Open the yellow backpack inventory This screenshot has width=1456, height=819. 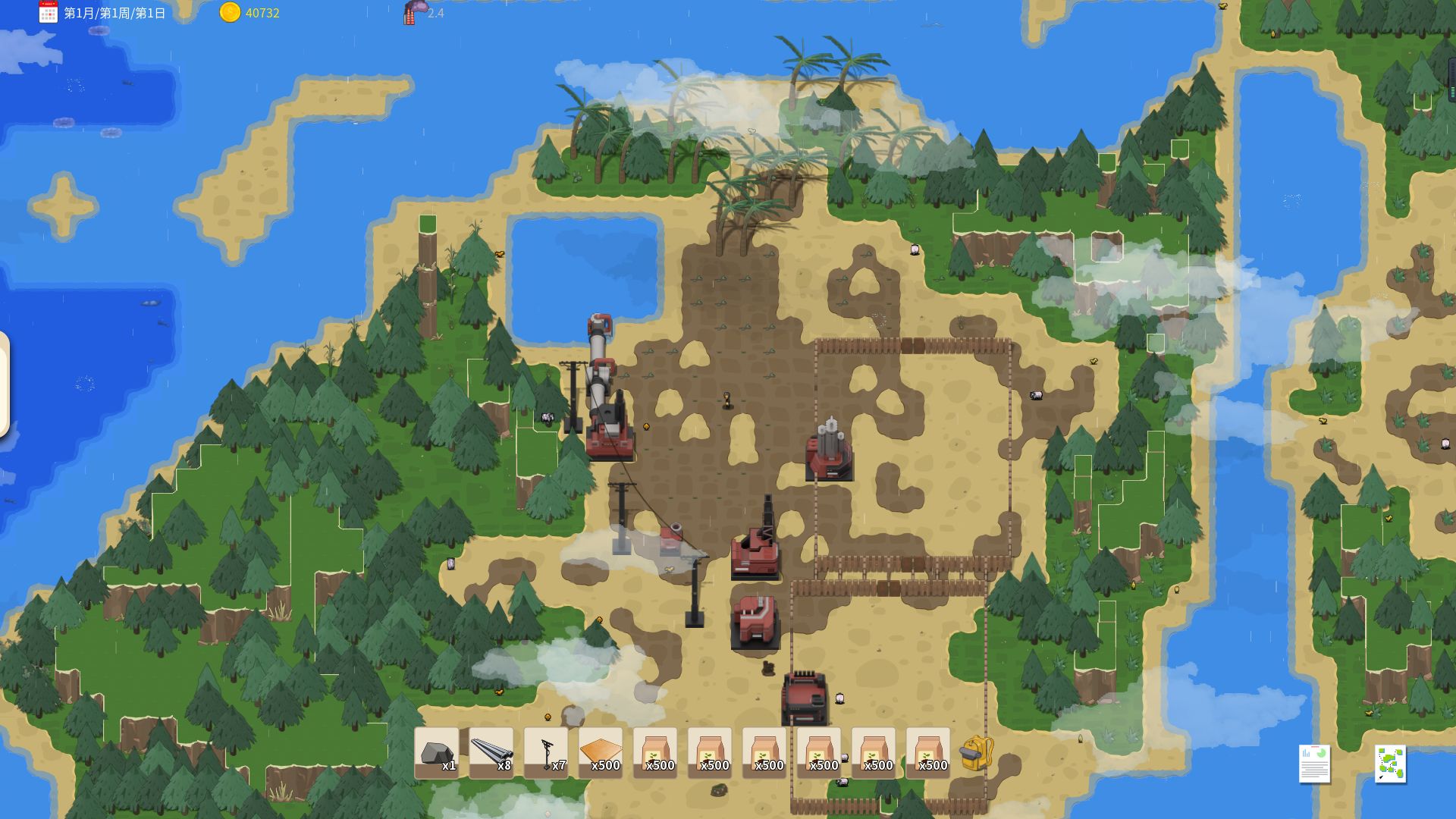click(x=976, y=753)
